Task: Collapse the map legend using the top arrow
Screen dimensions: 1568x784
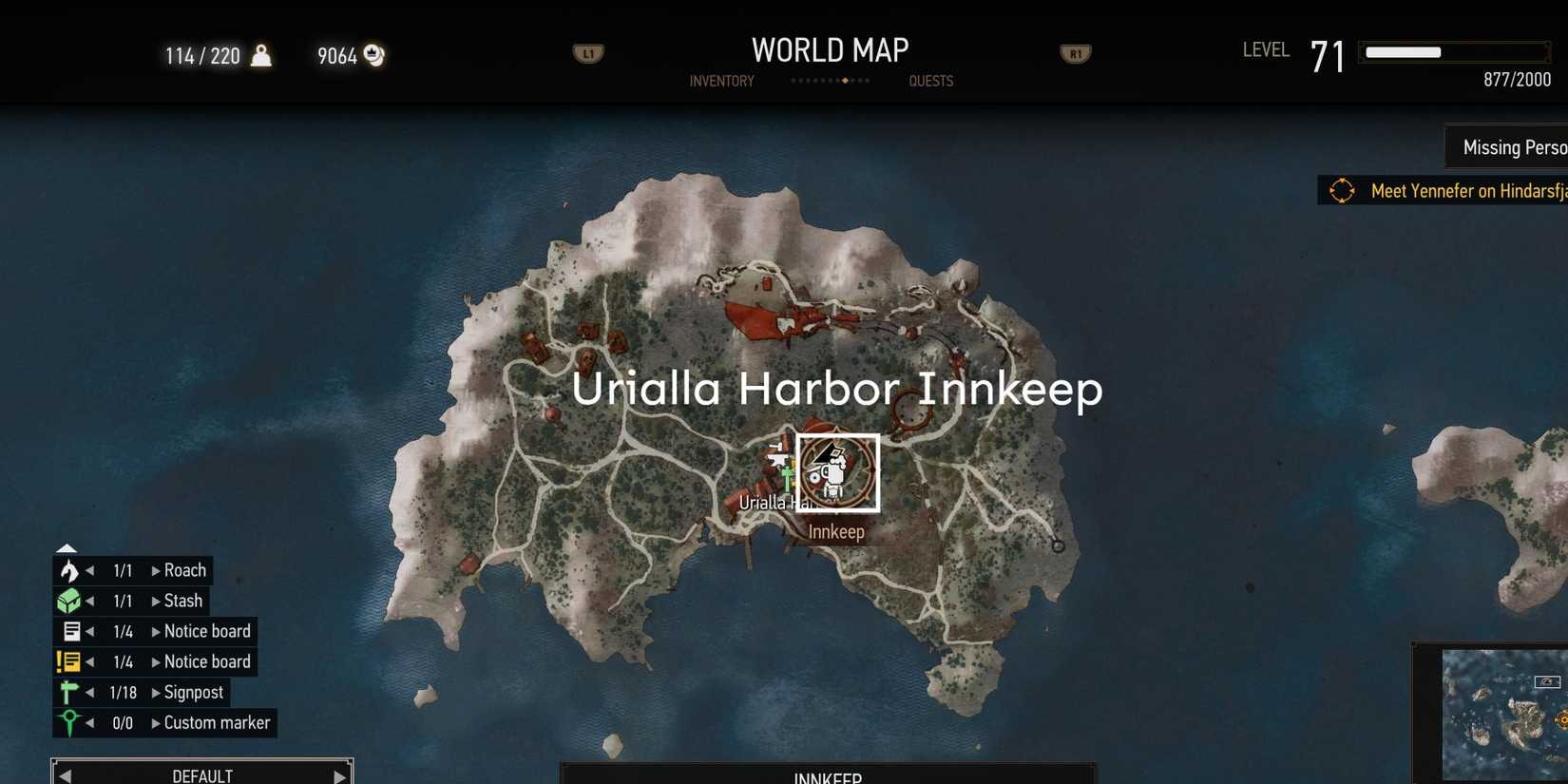Action: (x=67, y=547)
